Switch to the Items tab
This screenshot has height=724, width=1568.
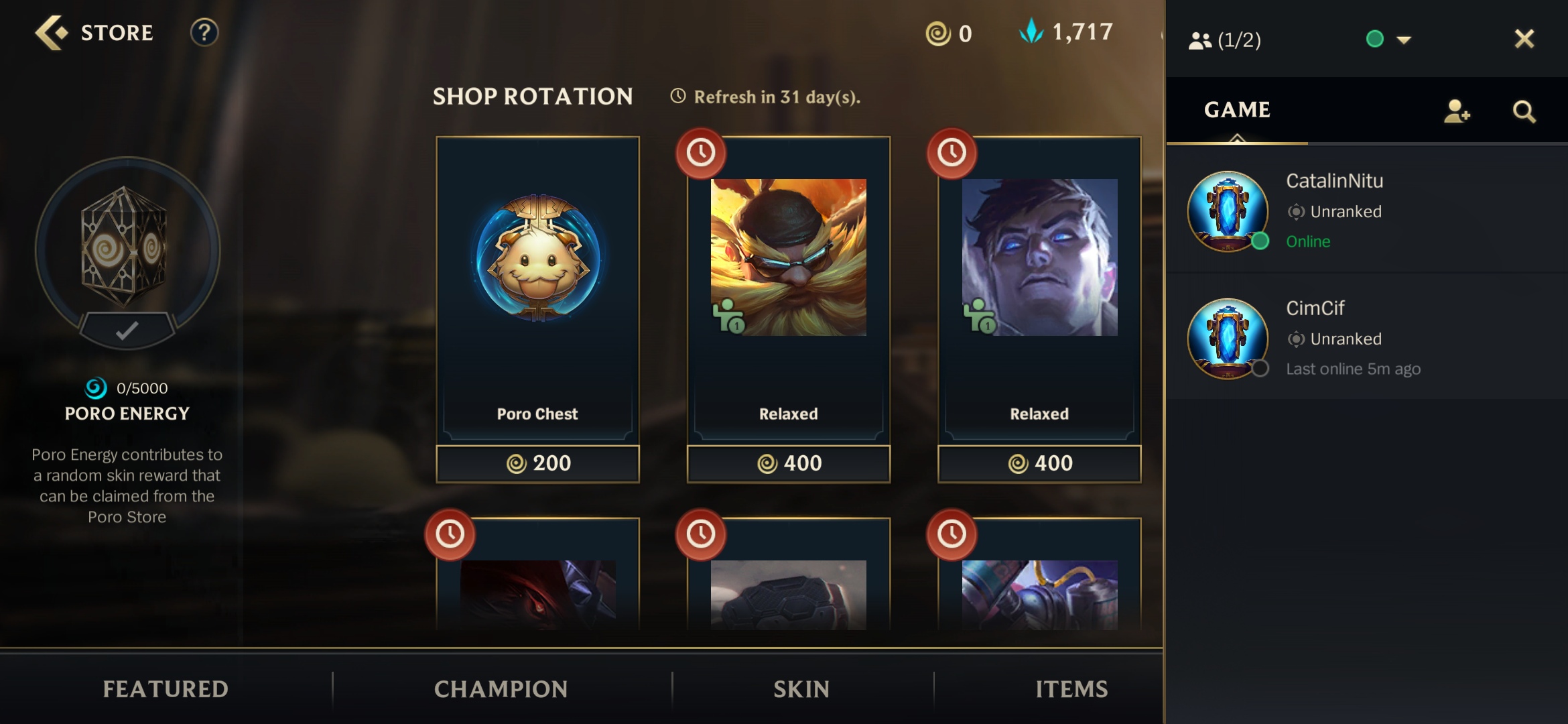point(1071,688)
